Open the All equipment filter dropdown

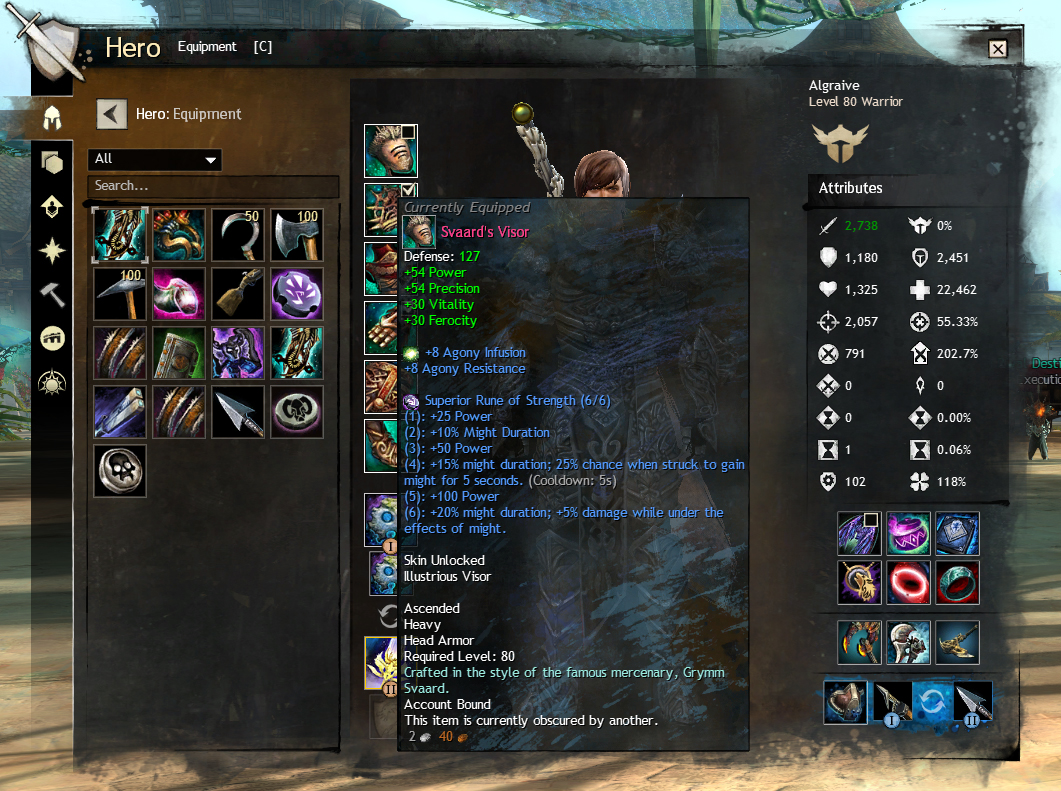pyautogui.click(x=155, y=159)
